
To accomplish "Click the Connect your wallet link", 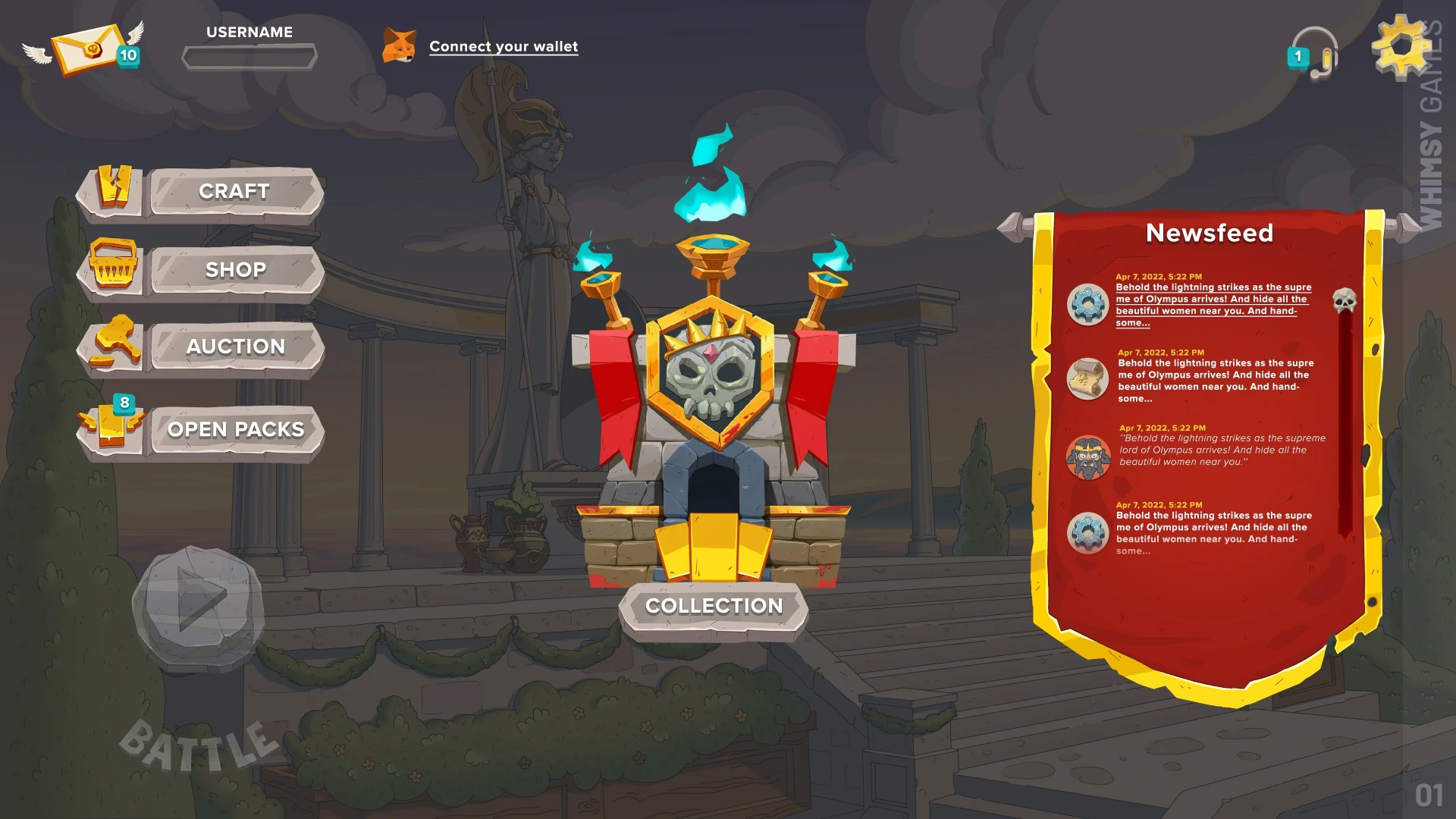I will 504,45.
